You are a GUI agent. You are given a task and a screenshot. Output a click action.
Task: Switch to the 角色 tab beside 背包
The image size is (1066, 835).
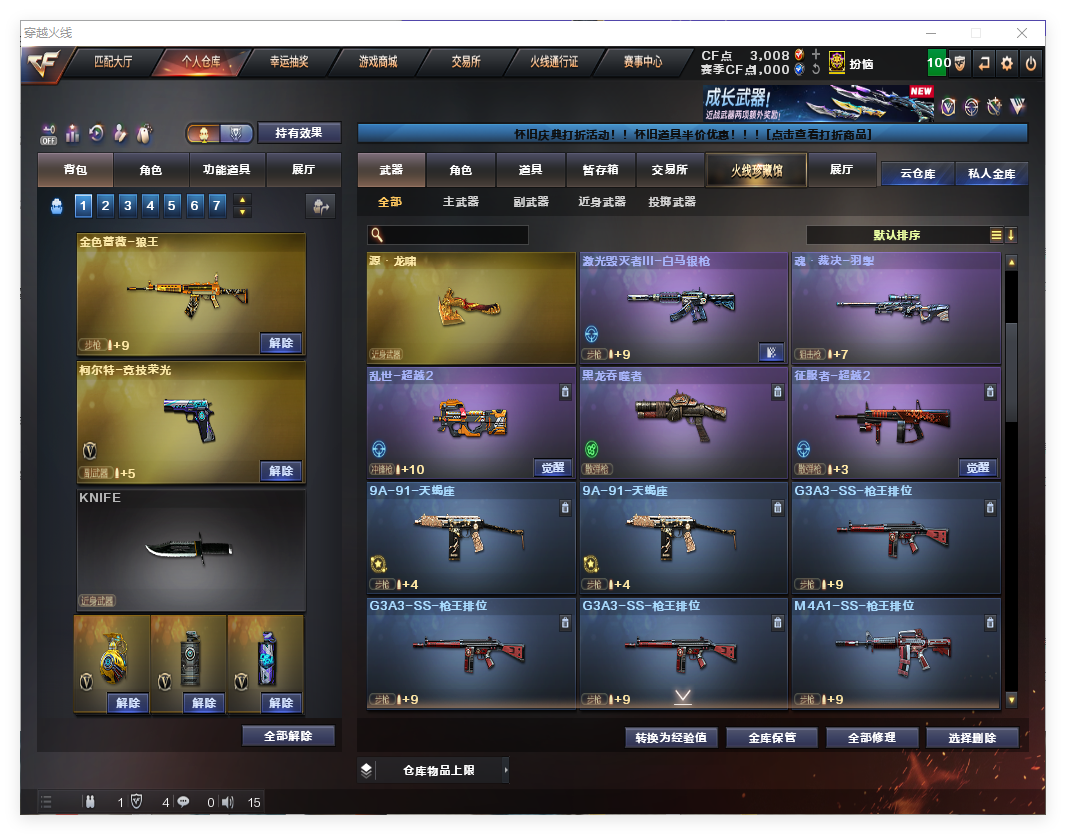pyautogui.click(x=150, y=170)
